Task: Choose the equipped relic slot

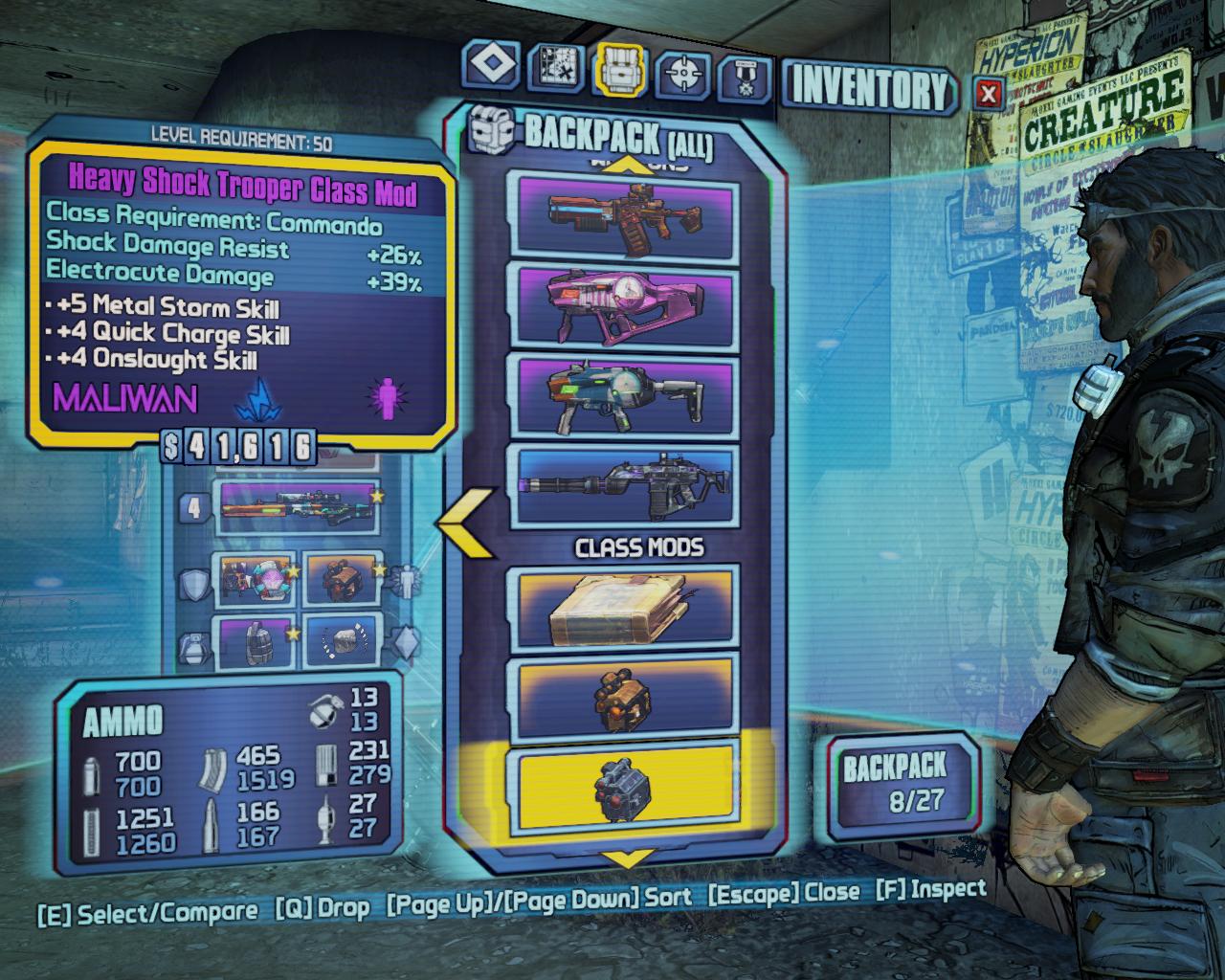Action: coord(341,641)
